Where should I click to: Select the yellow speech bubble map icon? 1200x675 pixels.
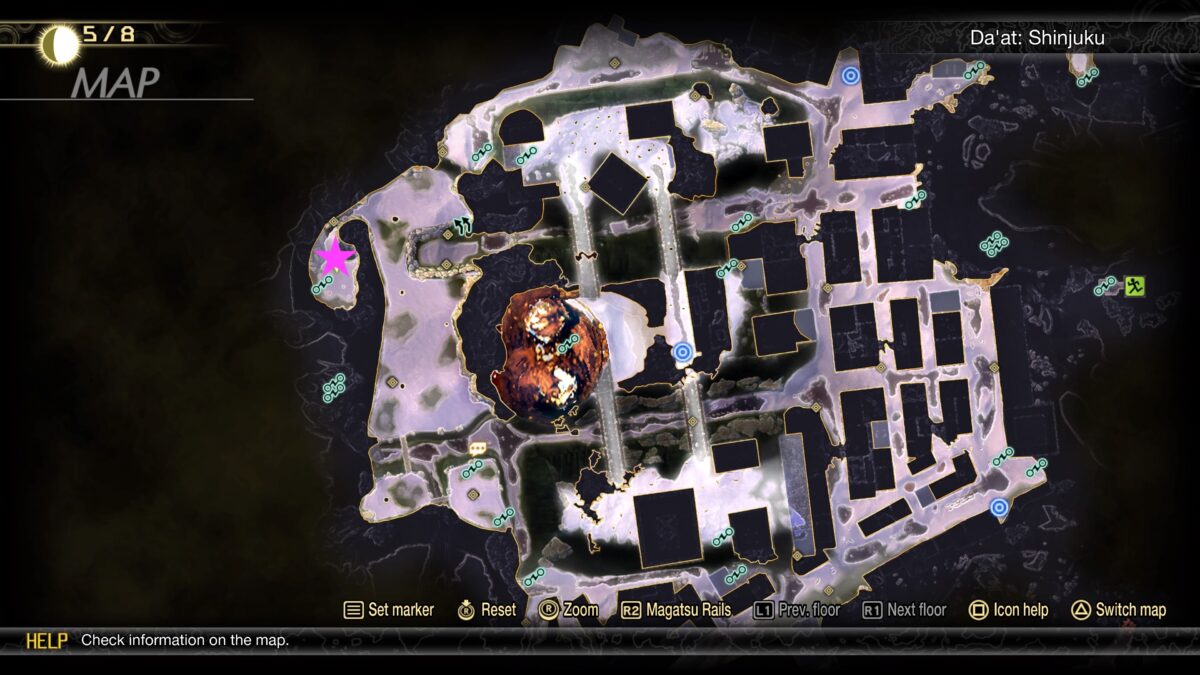point(477,449)
